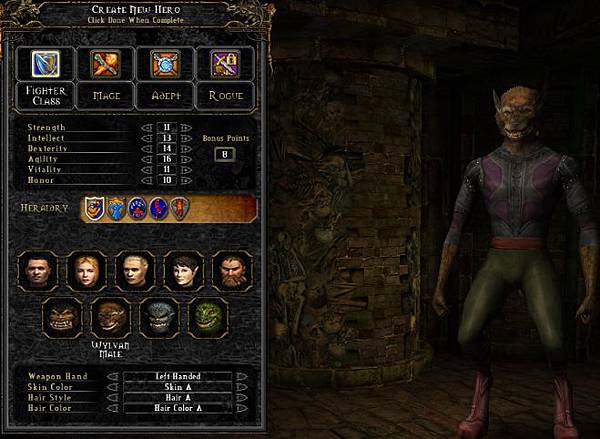Change Hair Style to previous option
The height and width of the screenshot is (439, 600).
(112, 398)
